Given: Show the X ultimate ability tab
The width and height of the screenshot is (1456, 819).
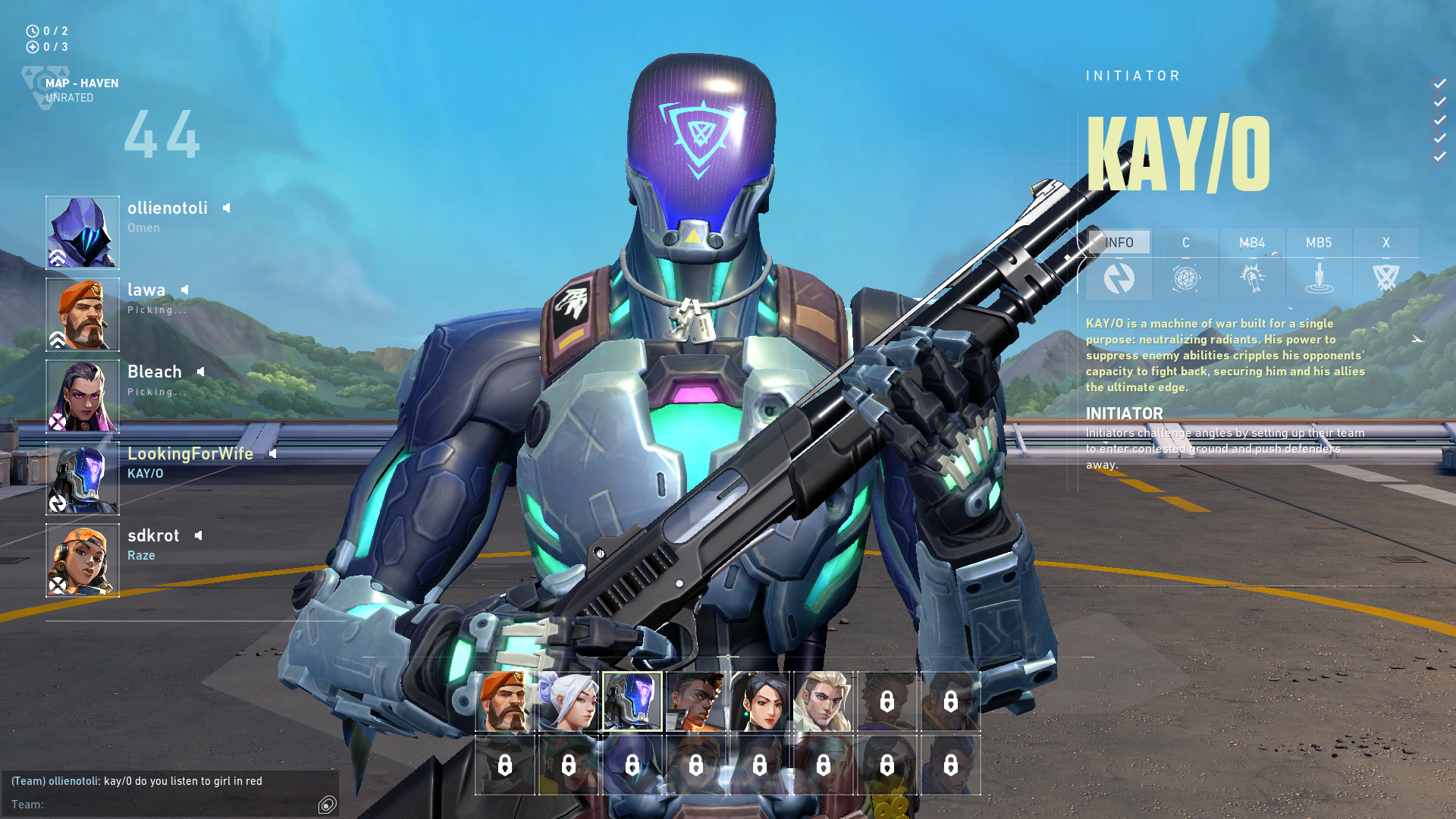Looking at the screenshot, I should tap(1385, 243).
